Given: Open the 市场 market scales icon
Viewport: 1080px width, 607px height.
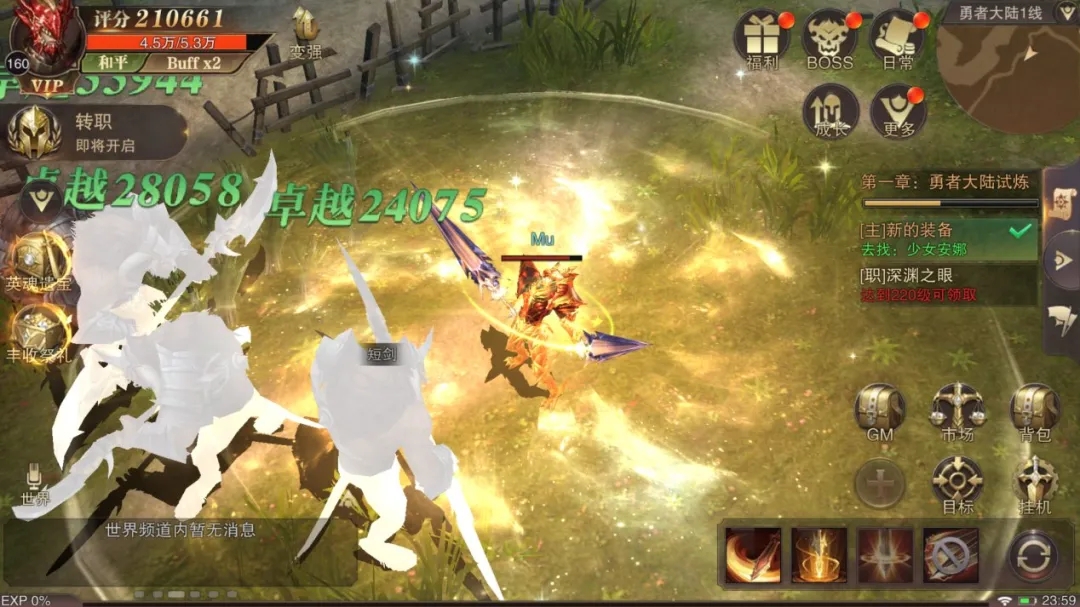Looking at the screenshot, I should click(957, 408).
